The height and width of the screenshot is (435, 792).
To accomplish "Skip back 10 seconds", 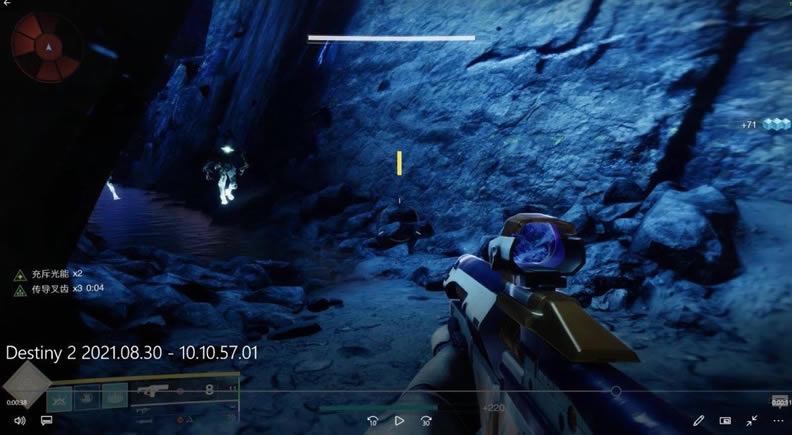I will coord(373,421).
